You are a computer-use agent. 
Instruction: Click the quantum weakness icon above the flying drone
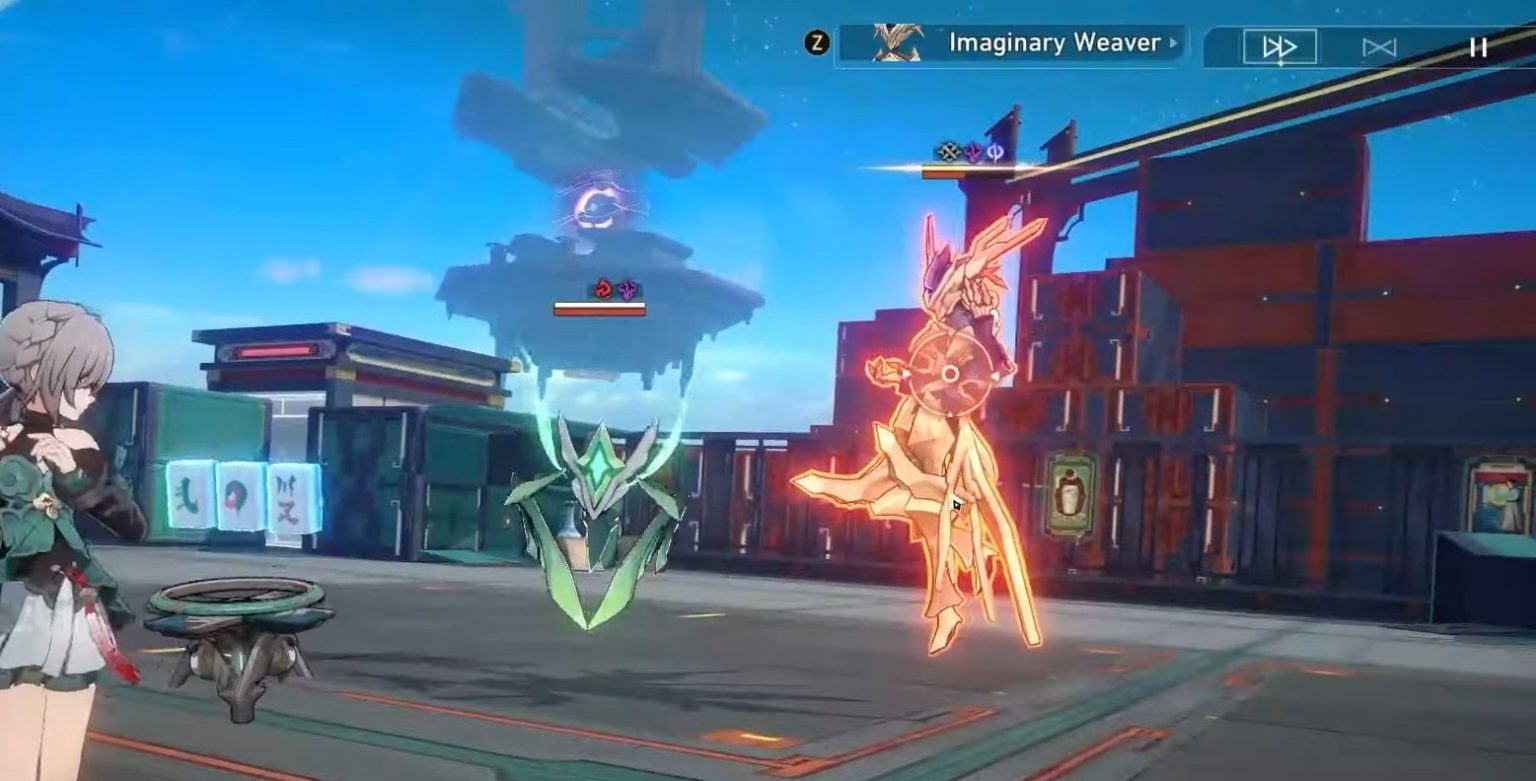pyautogui.click(x=626, y=289)
